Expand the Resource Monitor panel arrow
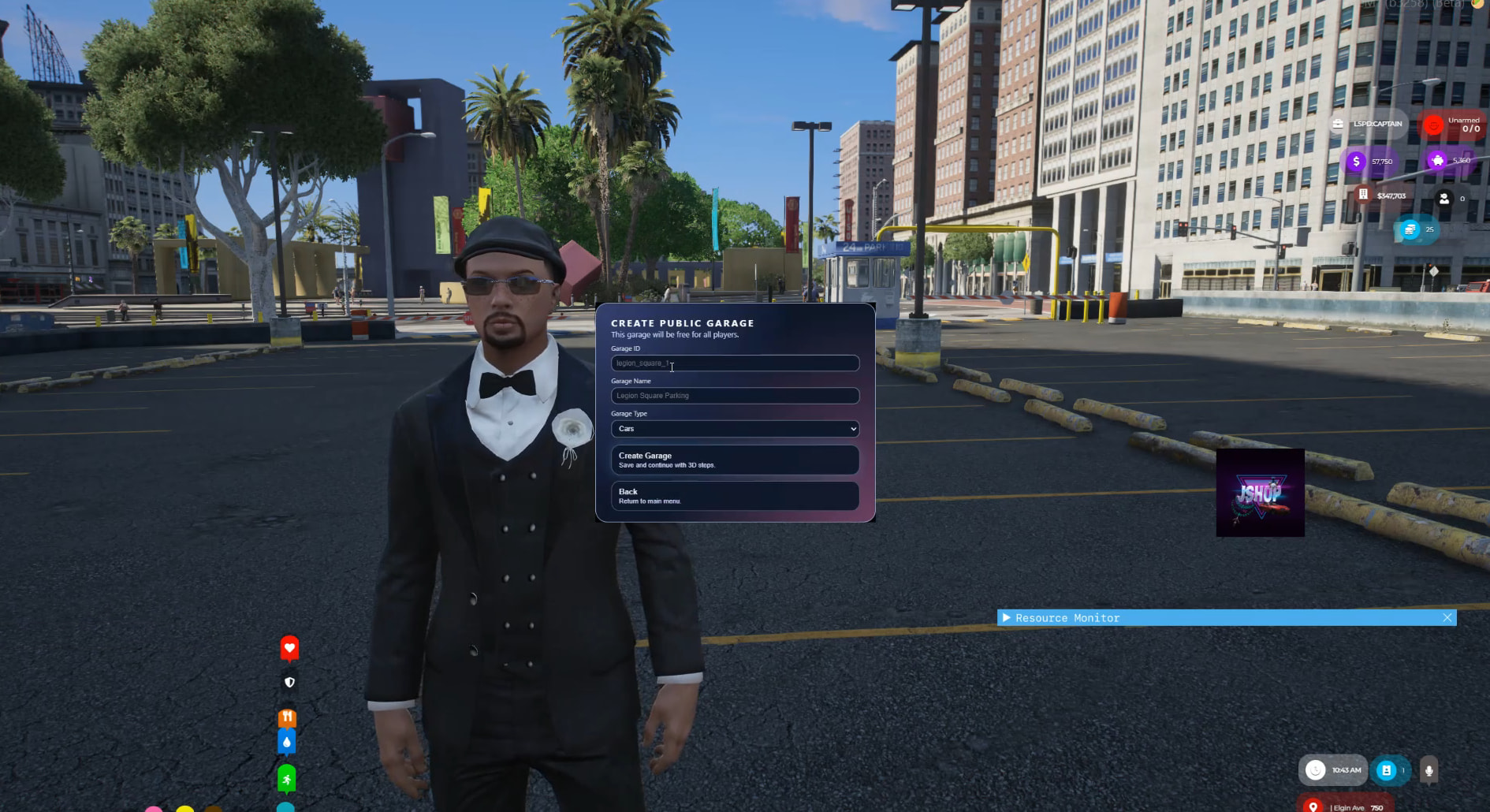 (1007, 618)
